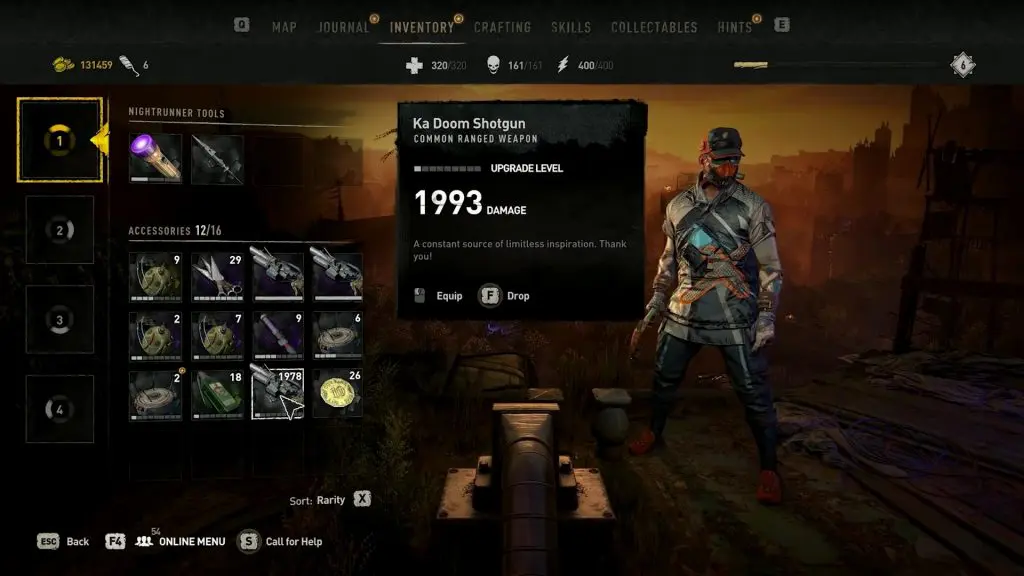
Task: Select the gold coin item with 26
Action: point(337,394)
